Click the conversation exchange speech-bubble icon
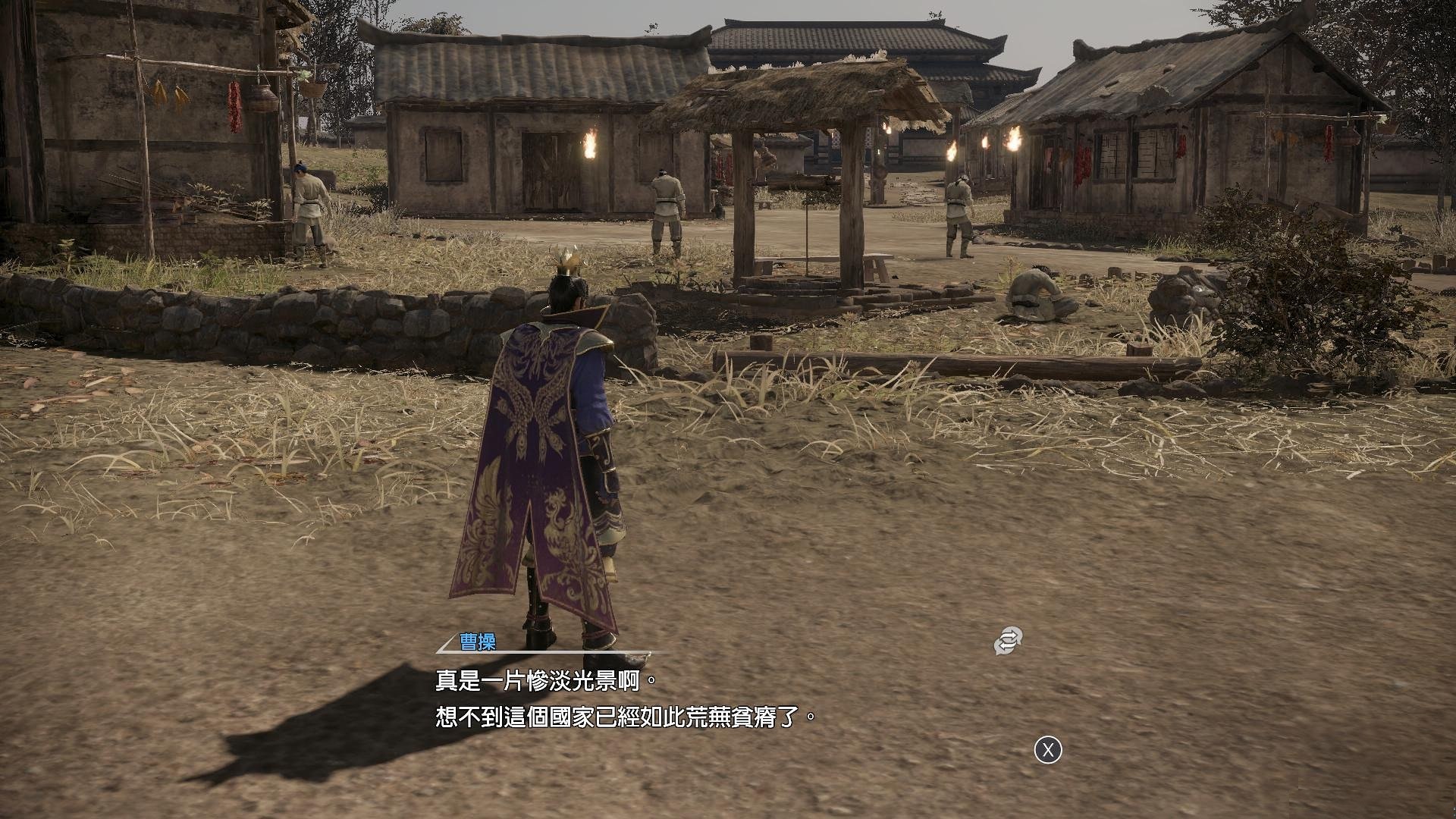The height and width of the screenshot is (819, 1456). pos(1009,641)
